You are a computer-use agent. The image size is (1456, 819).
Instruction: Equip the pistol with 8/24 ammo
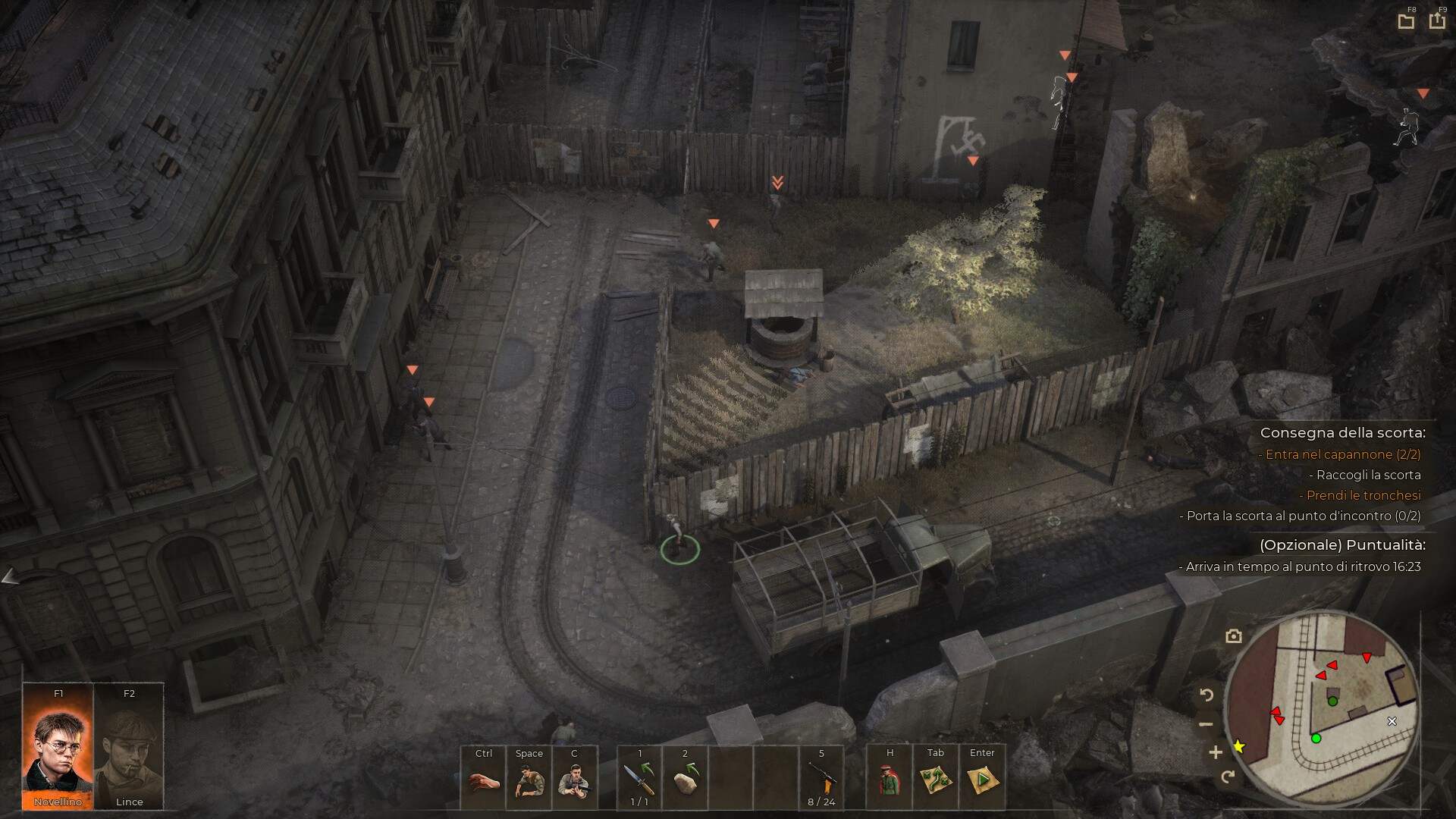coord(821,779)
